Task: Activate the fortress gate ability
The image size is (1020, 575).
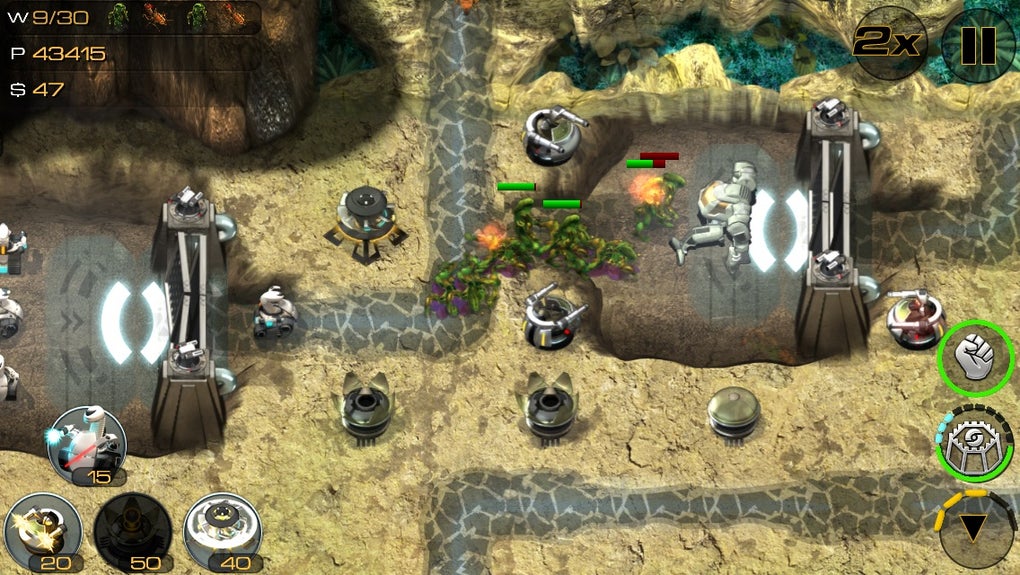Action: (974, 443)
